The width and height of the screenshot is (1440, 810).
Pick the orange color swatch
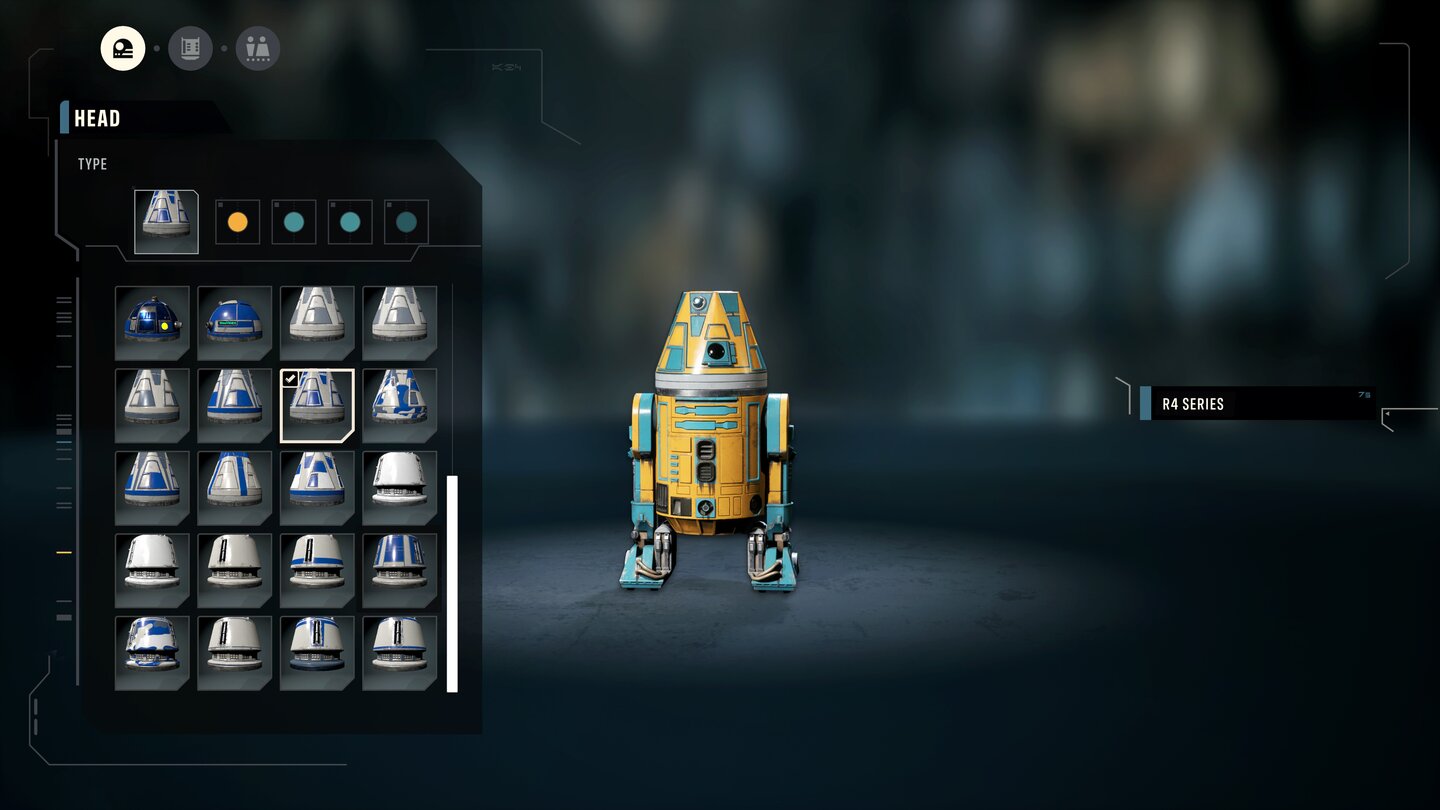(x=237, y=220)
